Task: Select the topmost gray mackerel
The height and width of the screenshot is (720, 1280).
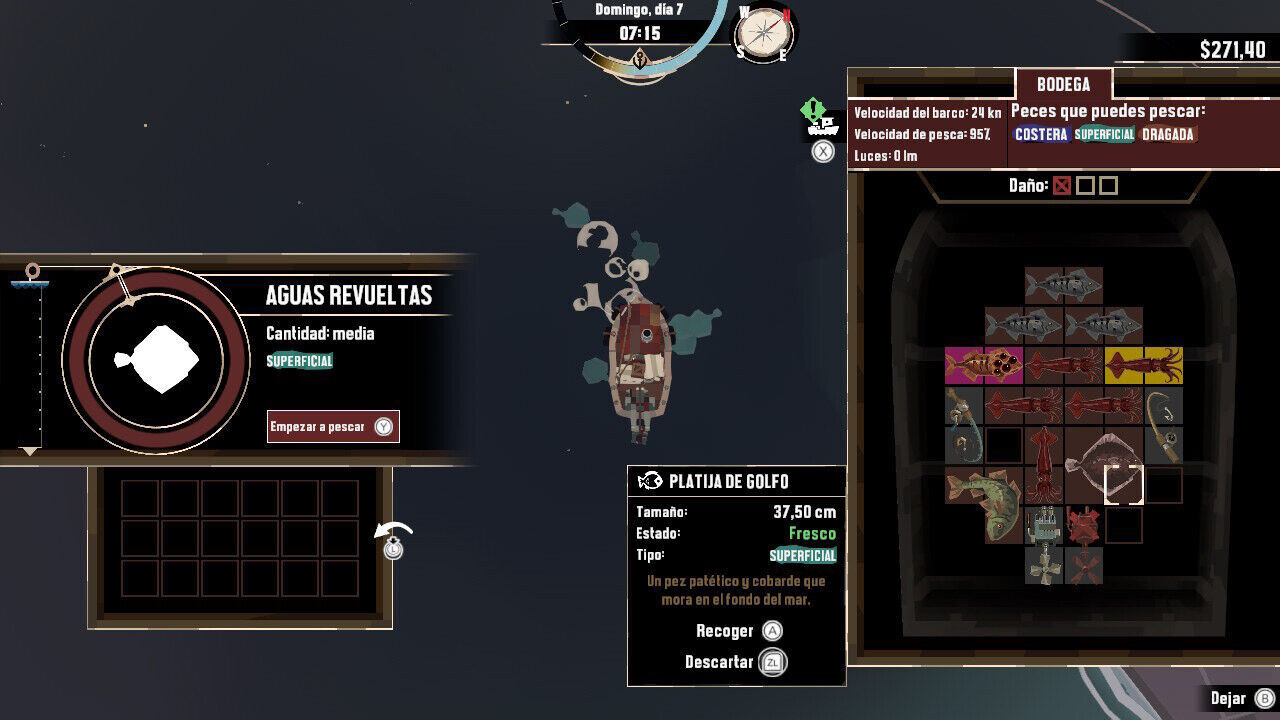Action: pyautogui.click(x=1064, y=286)
